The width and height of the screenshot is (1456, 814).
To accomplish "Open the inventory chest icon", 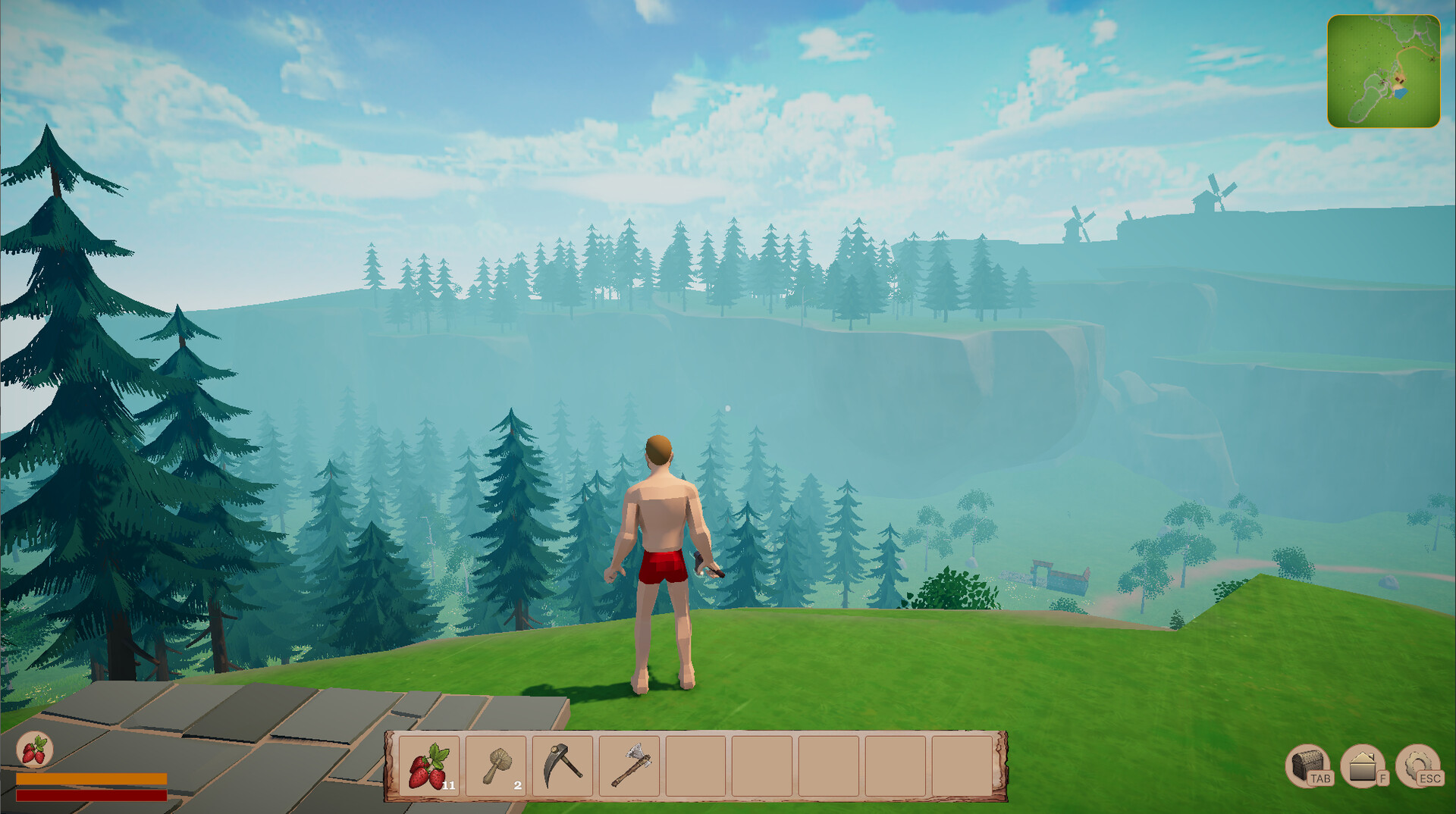I will 1307,765.
